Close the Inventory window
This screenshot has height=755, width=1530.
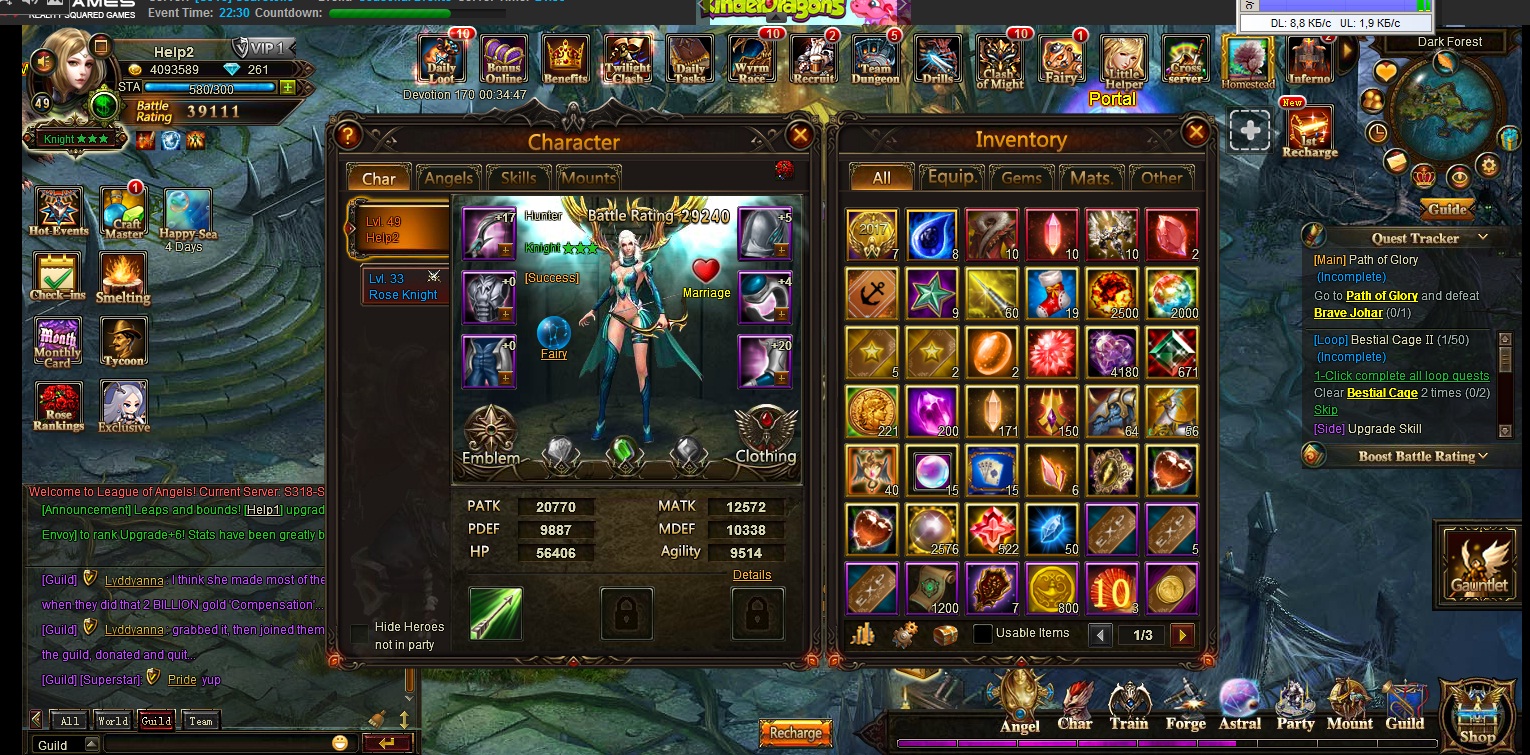click(1195, 132)
